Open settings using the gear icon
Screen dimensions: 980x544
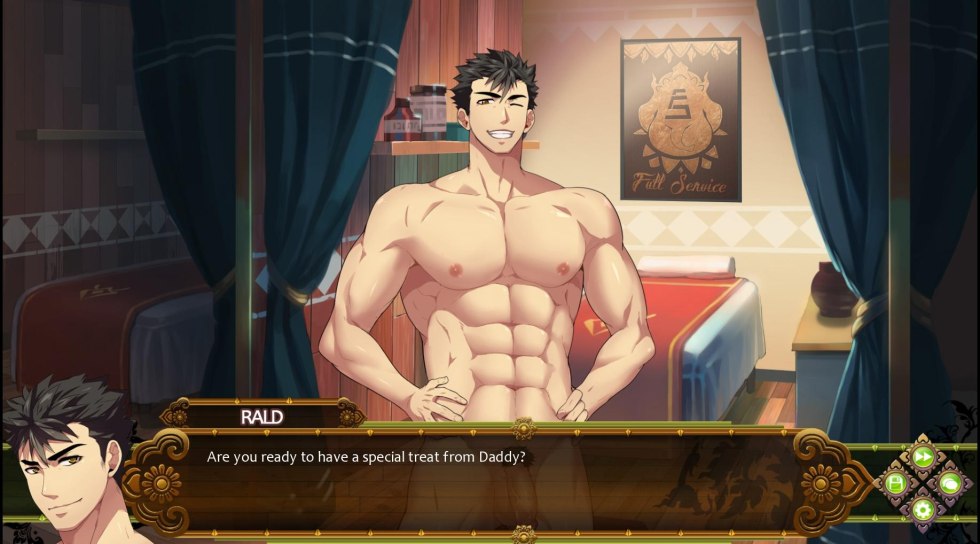(922, 510)
